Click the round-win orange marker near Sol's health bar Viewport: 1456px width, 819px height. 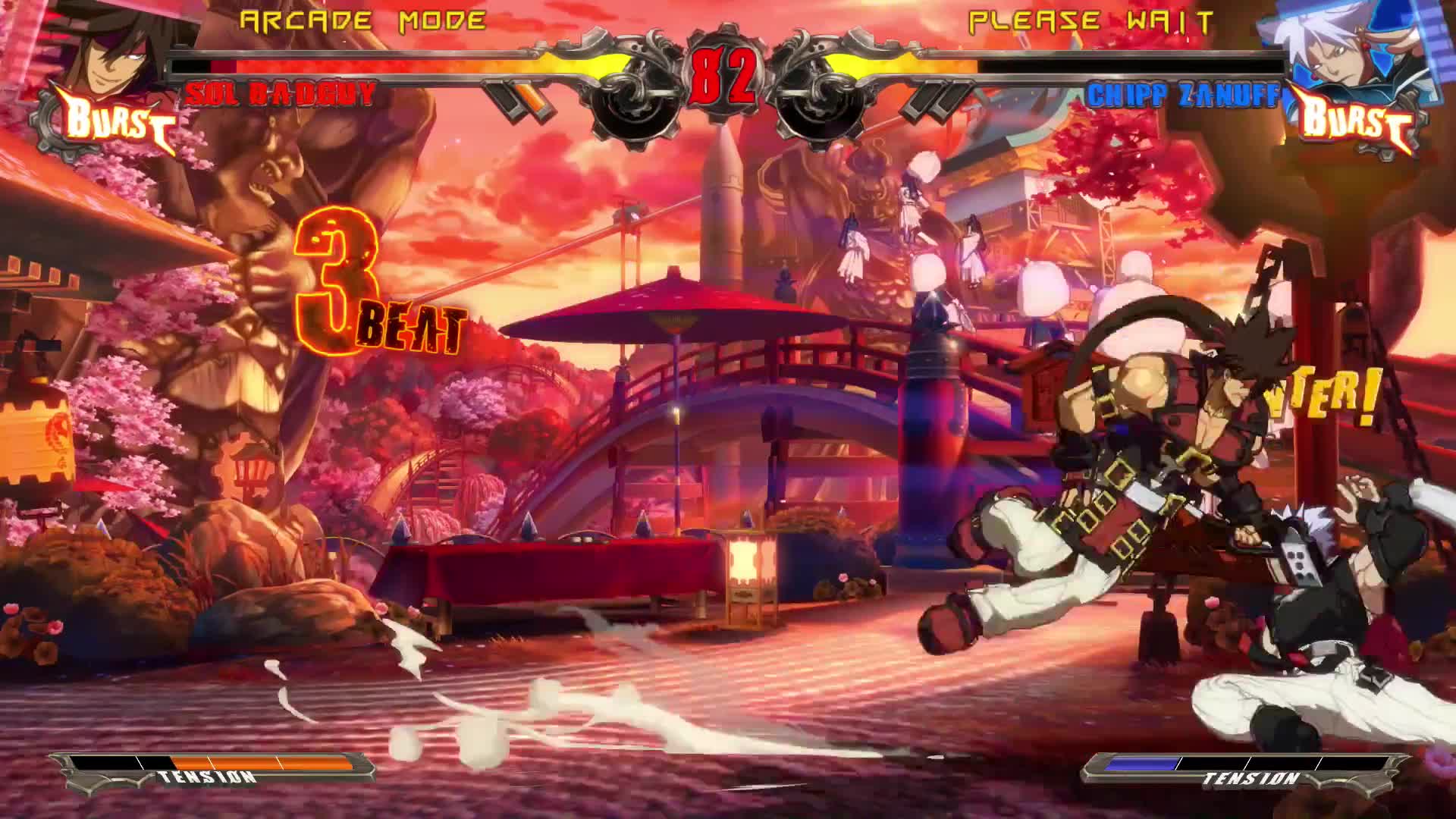[x=531, y=99]
